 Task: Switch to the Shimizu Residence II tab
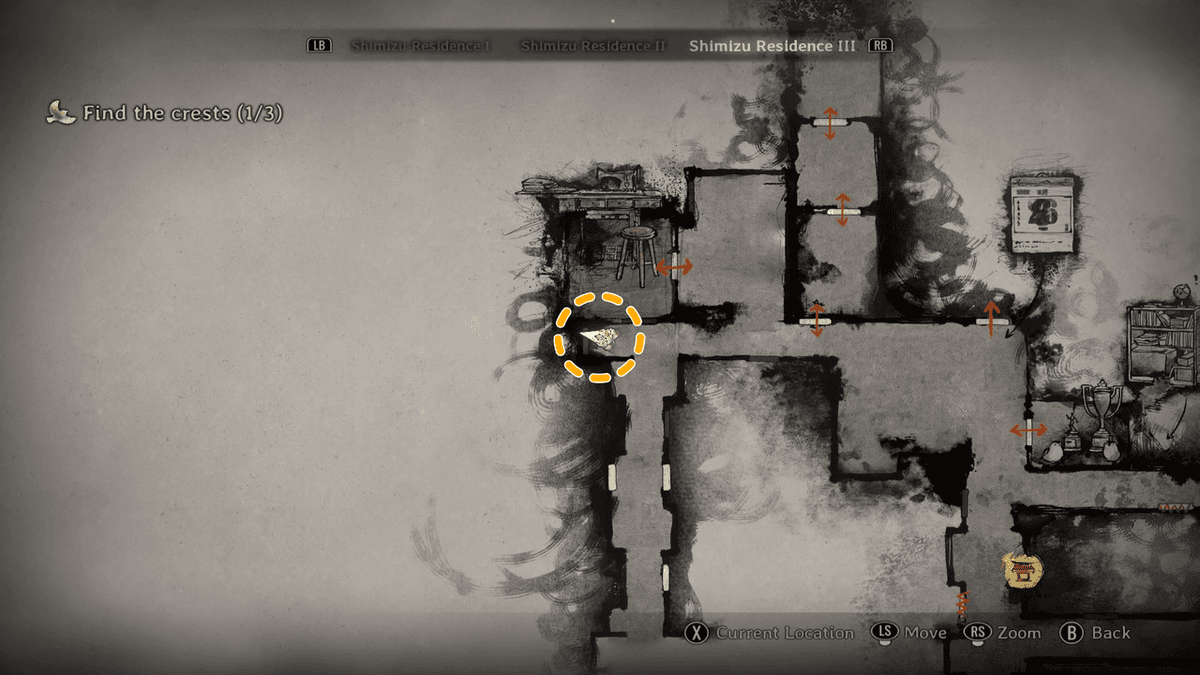point(593,46)
